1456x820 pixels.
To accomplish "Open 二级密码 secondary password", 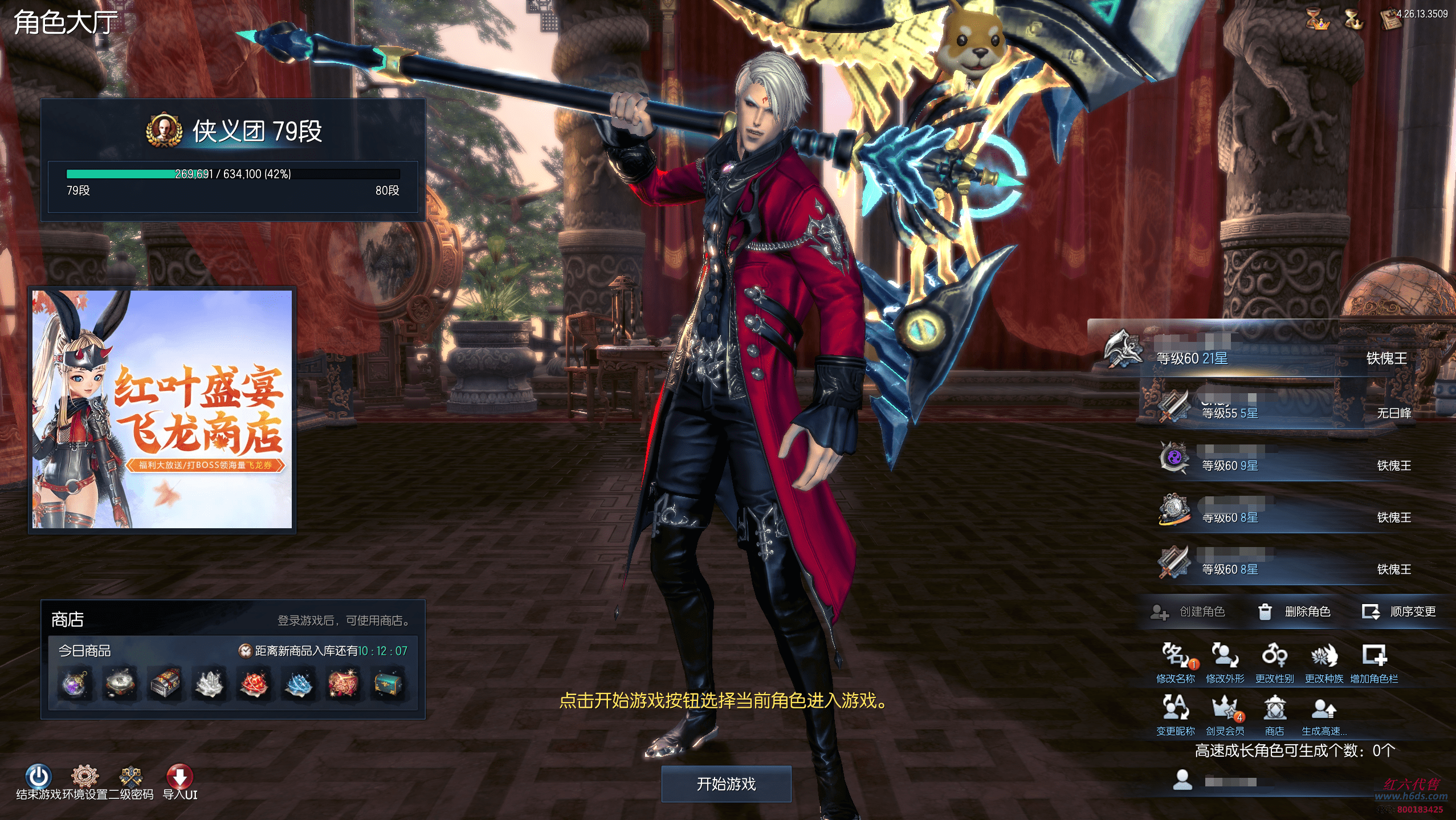I will (131, 778).
